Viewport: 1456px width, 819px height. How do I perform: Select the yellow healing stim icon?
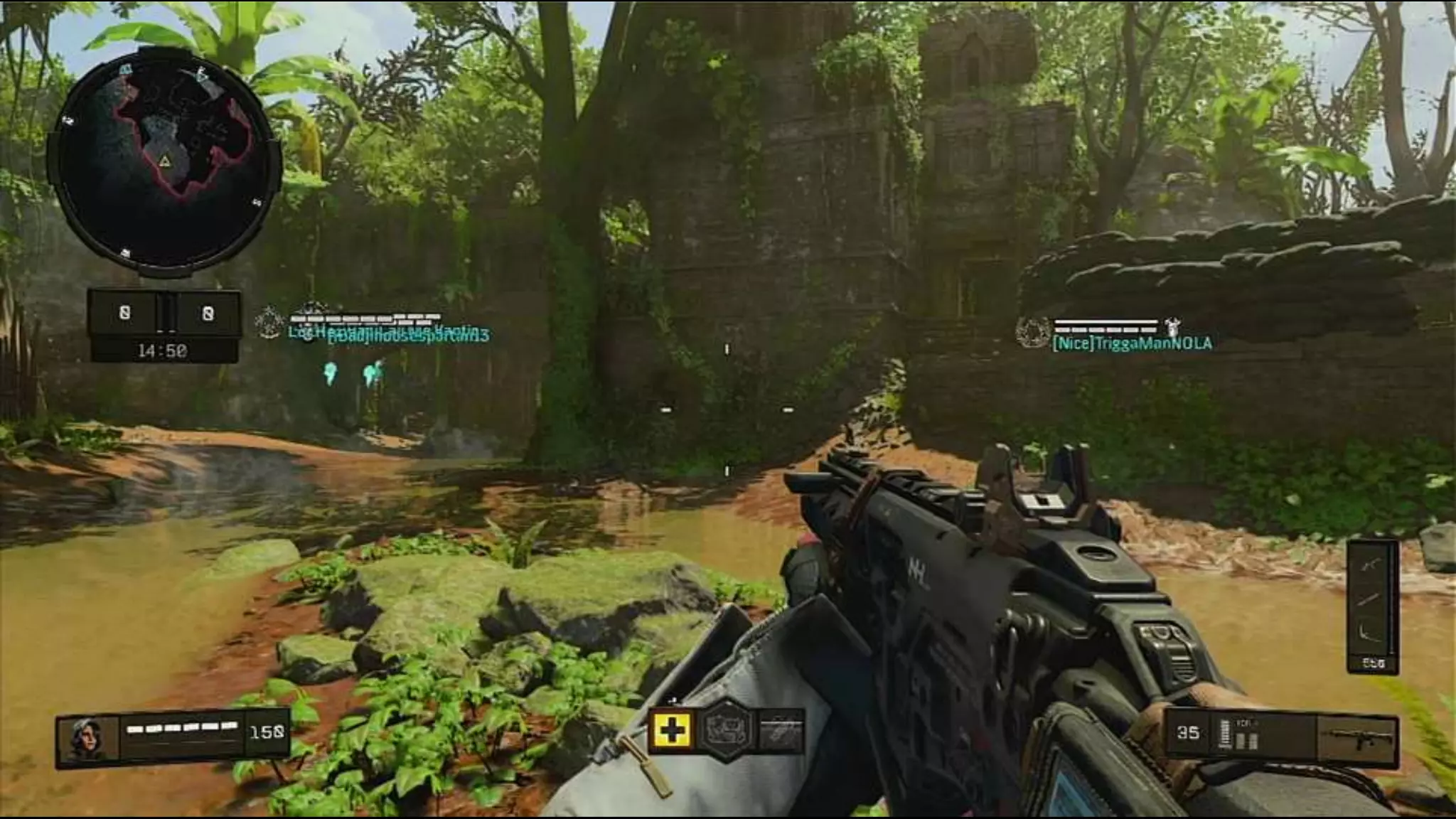670,729
